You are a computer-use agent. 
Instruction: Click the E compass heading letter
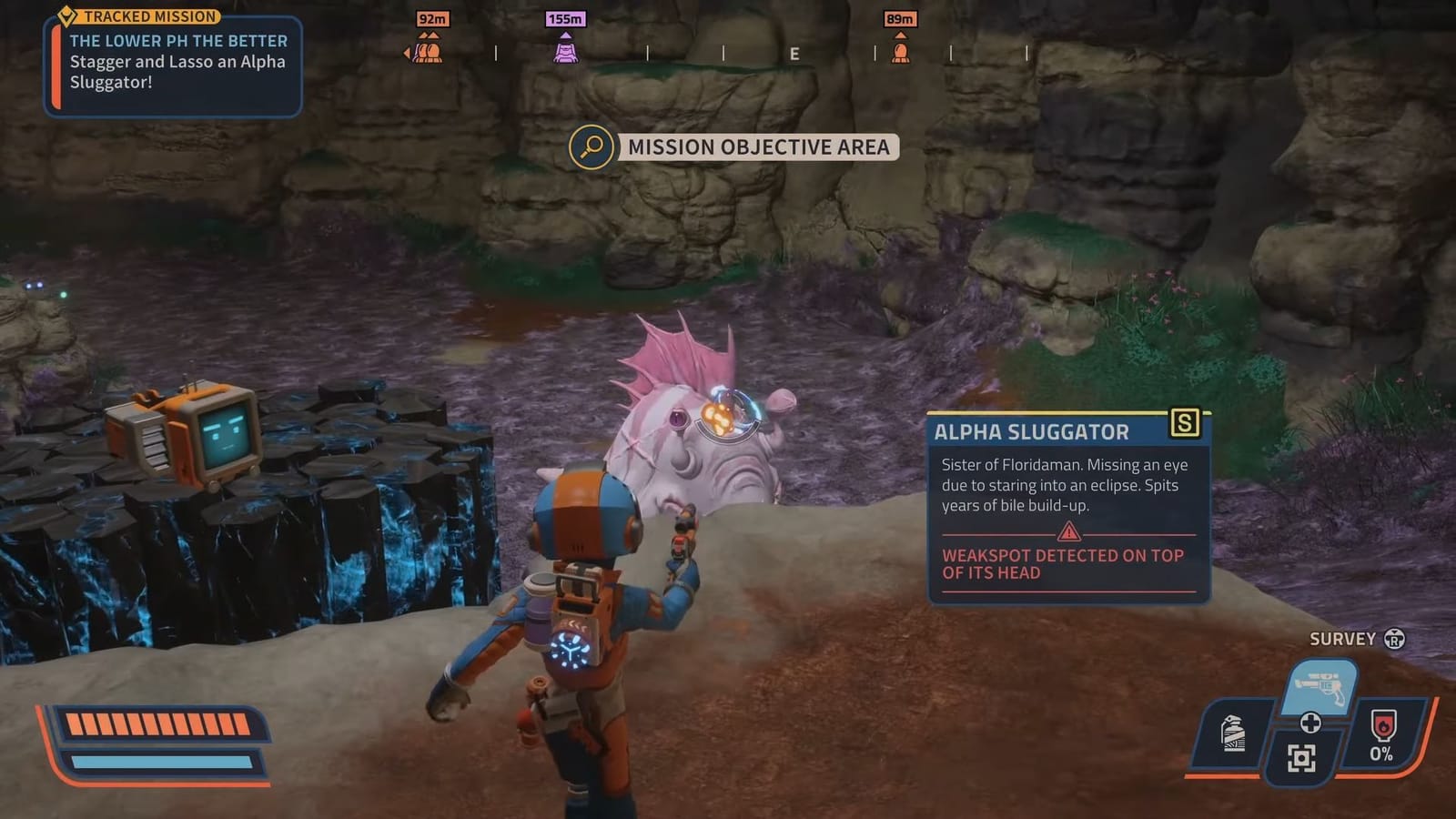pos(795,54)
